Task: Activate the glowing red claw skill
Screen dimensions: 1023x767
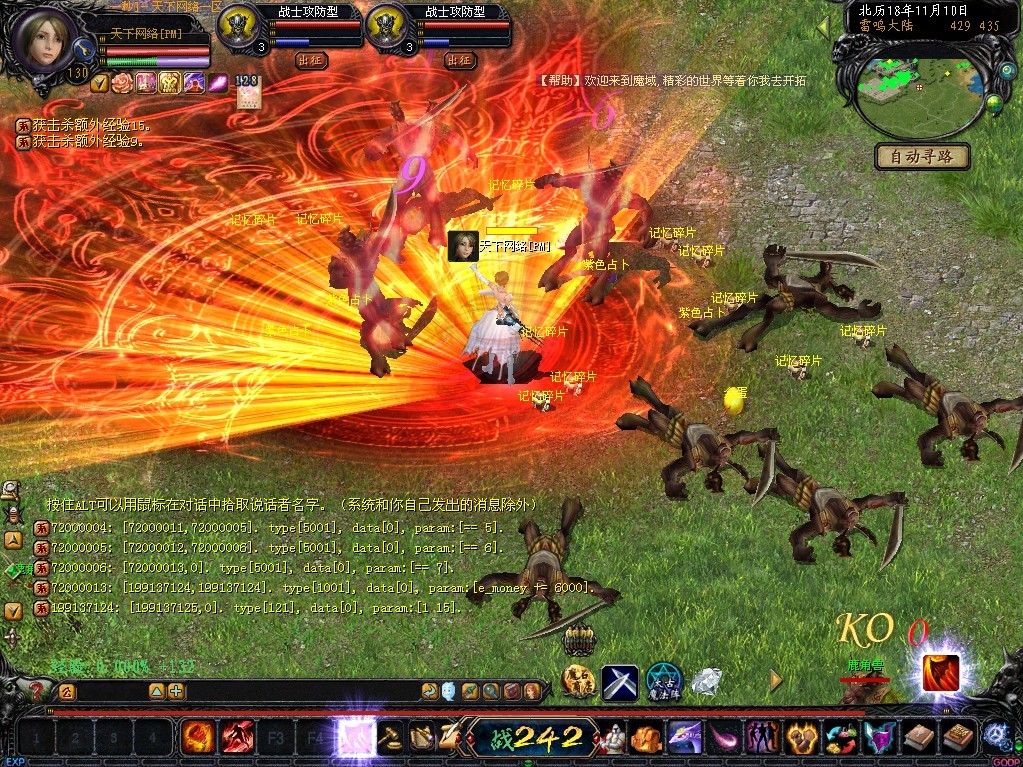Action: (940, 672)
